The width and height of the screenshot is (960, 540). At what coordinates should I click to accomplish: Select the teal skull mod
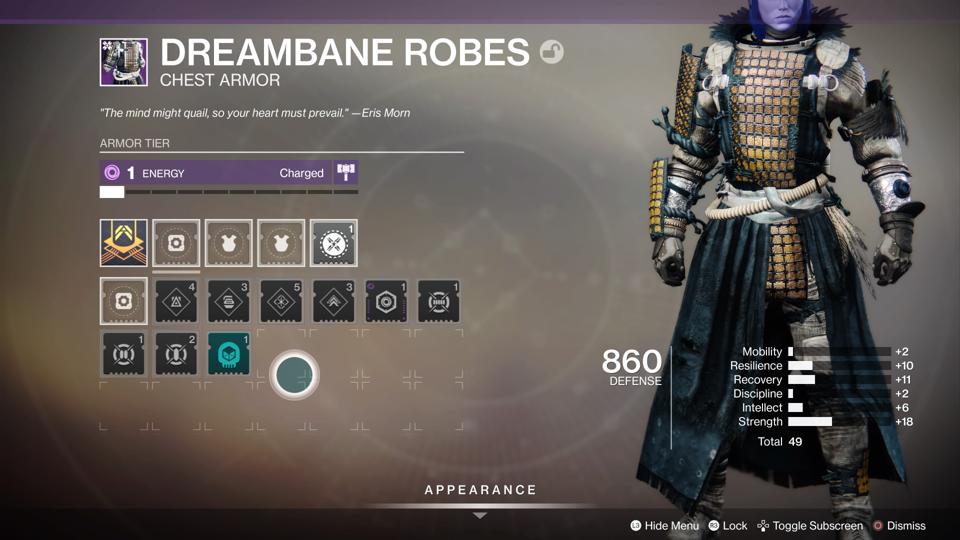(x=228, y=355)
